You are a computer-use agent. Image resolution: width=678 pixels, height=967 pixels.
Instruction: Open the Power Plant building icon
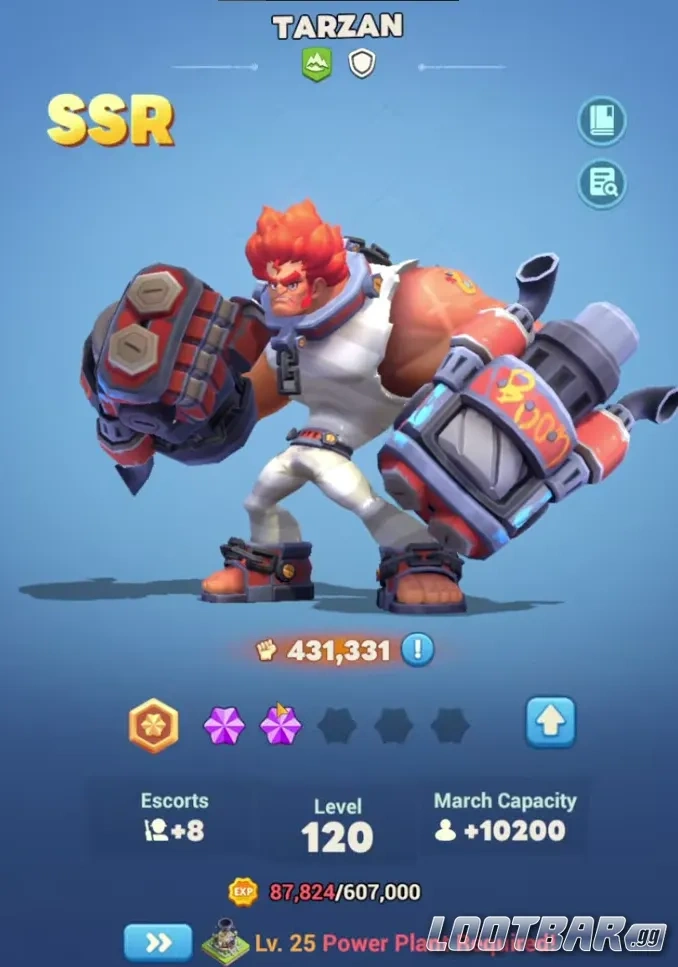click(x=225, y=941)
